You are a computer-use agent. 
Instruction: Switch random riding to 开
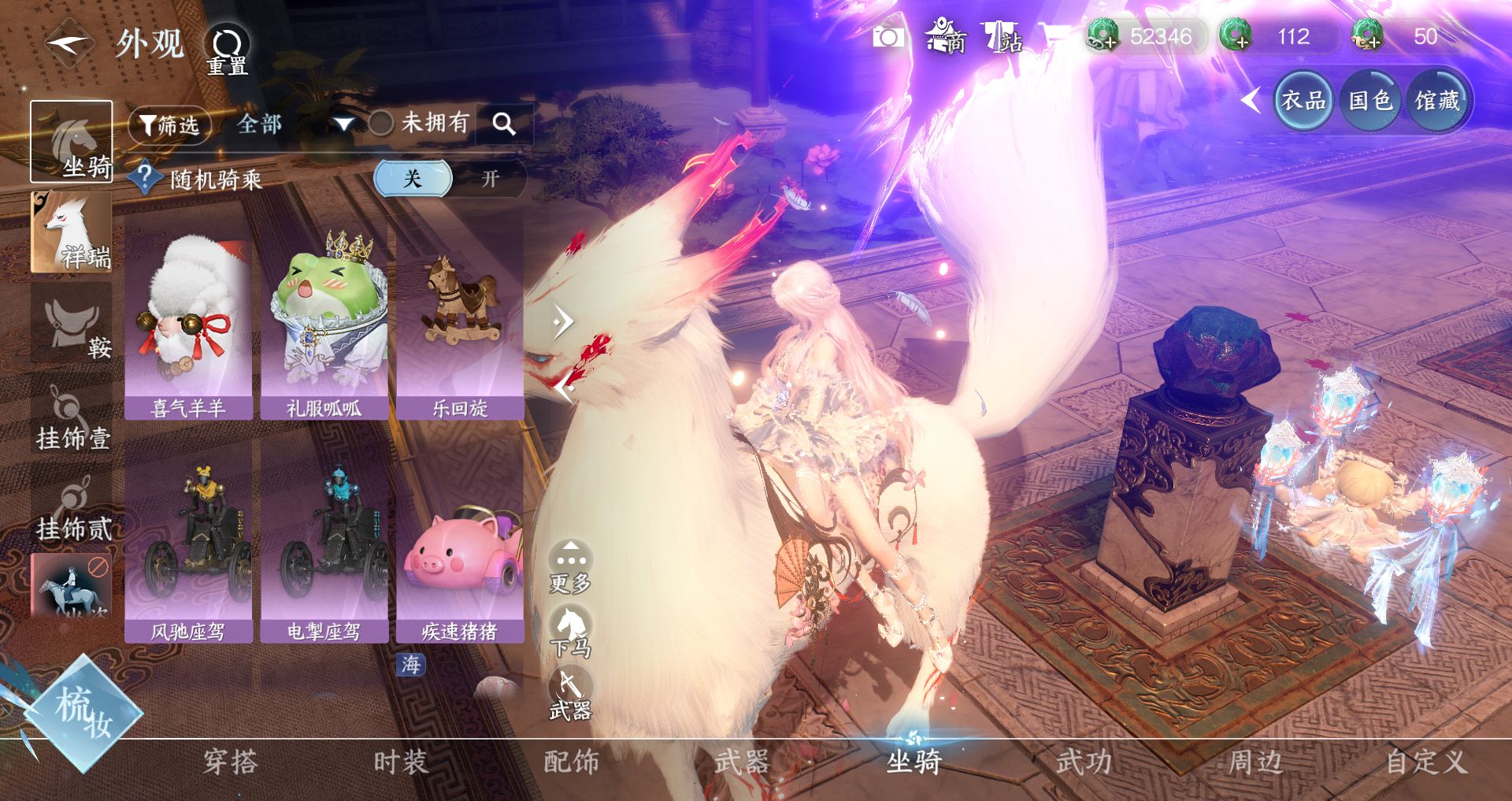coord(490,179)
